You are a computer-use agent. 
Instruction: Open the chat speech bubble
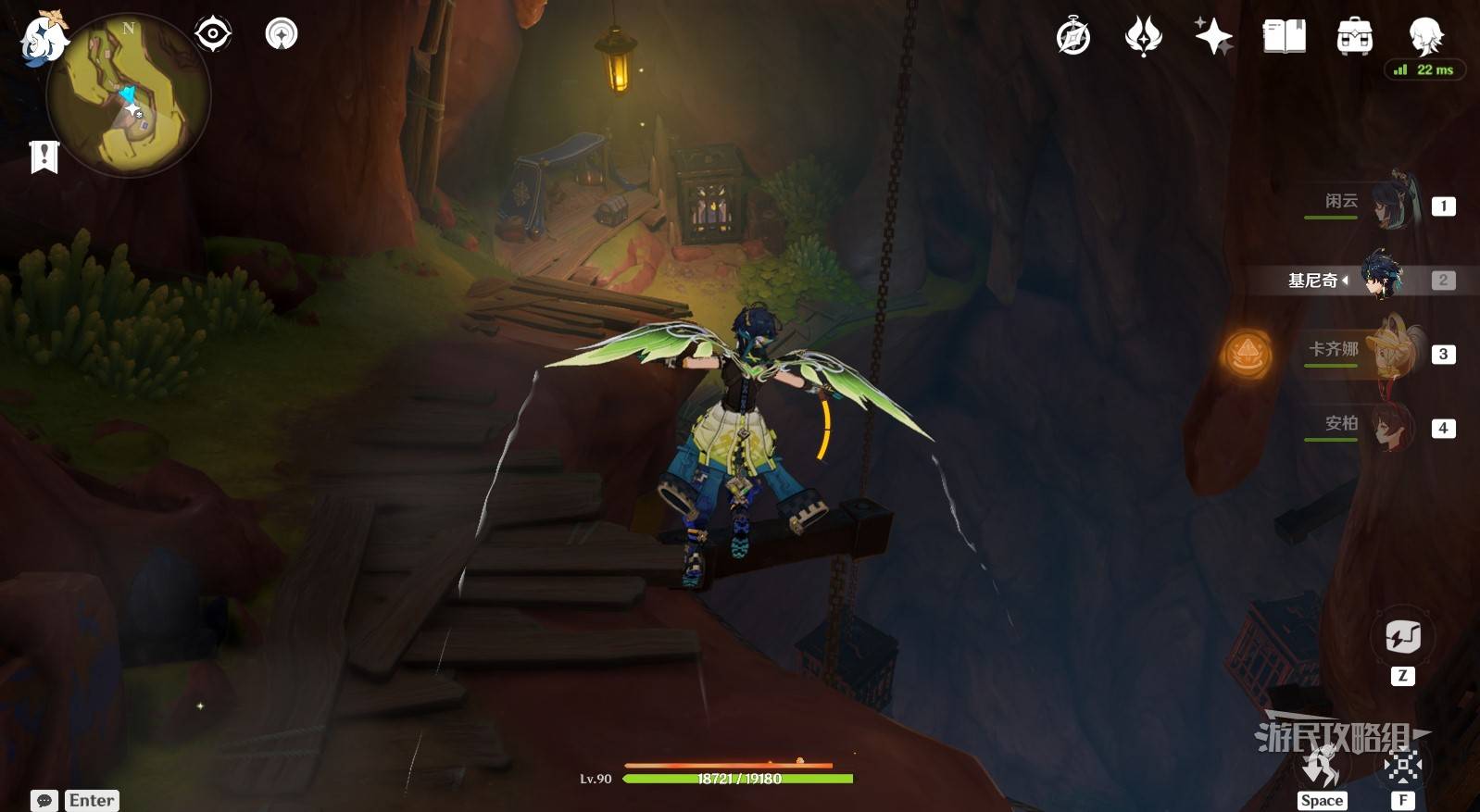pyautogui.click(x=44, y=800)
